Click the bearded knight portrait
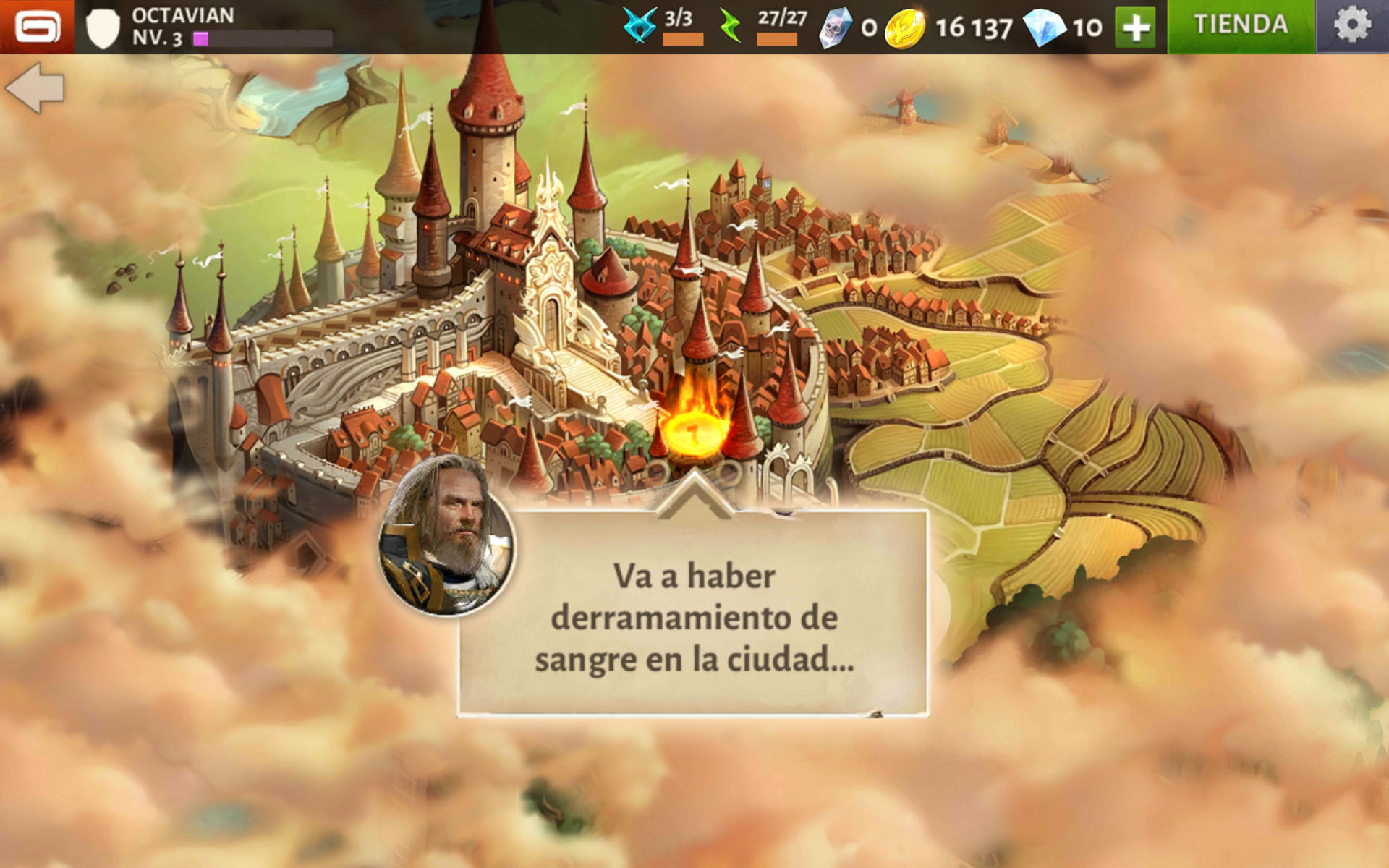The width and height of the screenshot is (1389, 868). (446, 536)
